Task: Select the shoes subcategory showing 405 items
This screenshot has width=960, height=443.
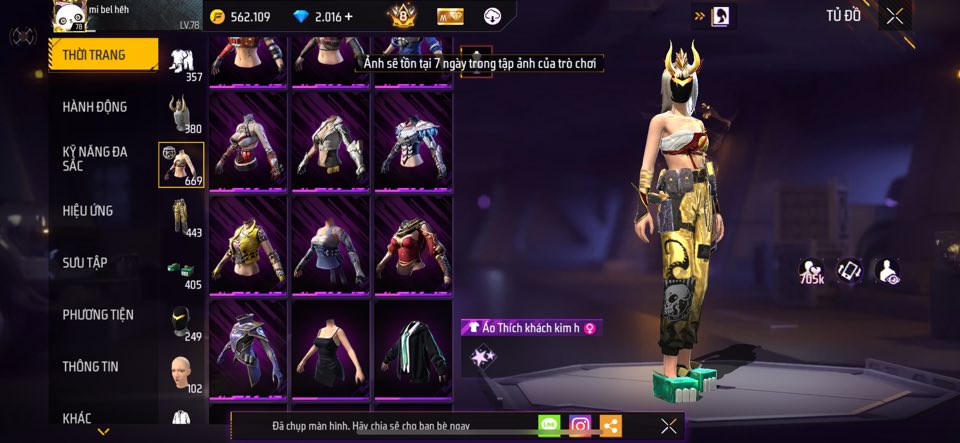Action: click(x=181, y=271)
